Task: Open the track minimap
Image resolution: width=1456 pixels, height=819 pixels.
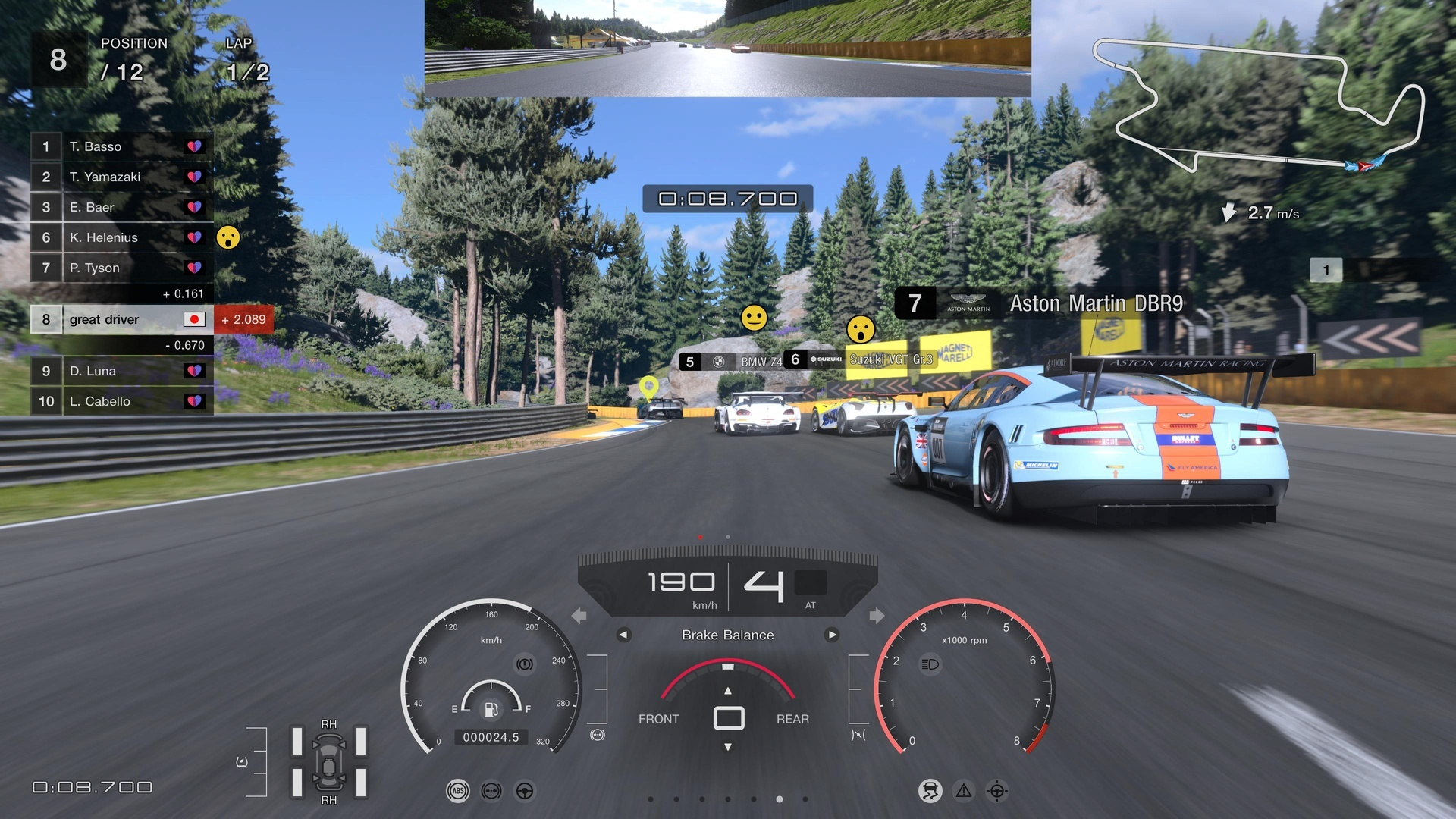Action: pyautogui.click(x=1259, y=106)
